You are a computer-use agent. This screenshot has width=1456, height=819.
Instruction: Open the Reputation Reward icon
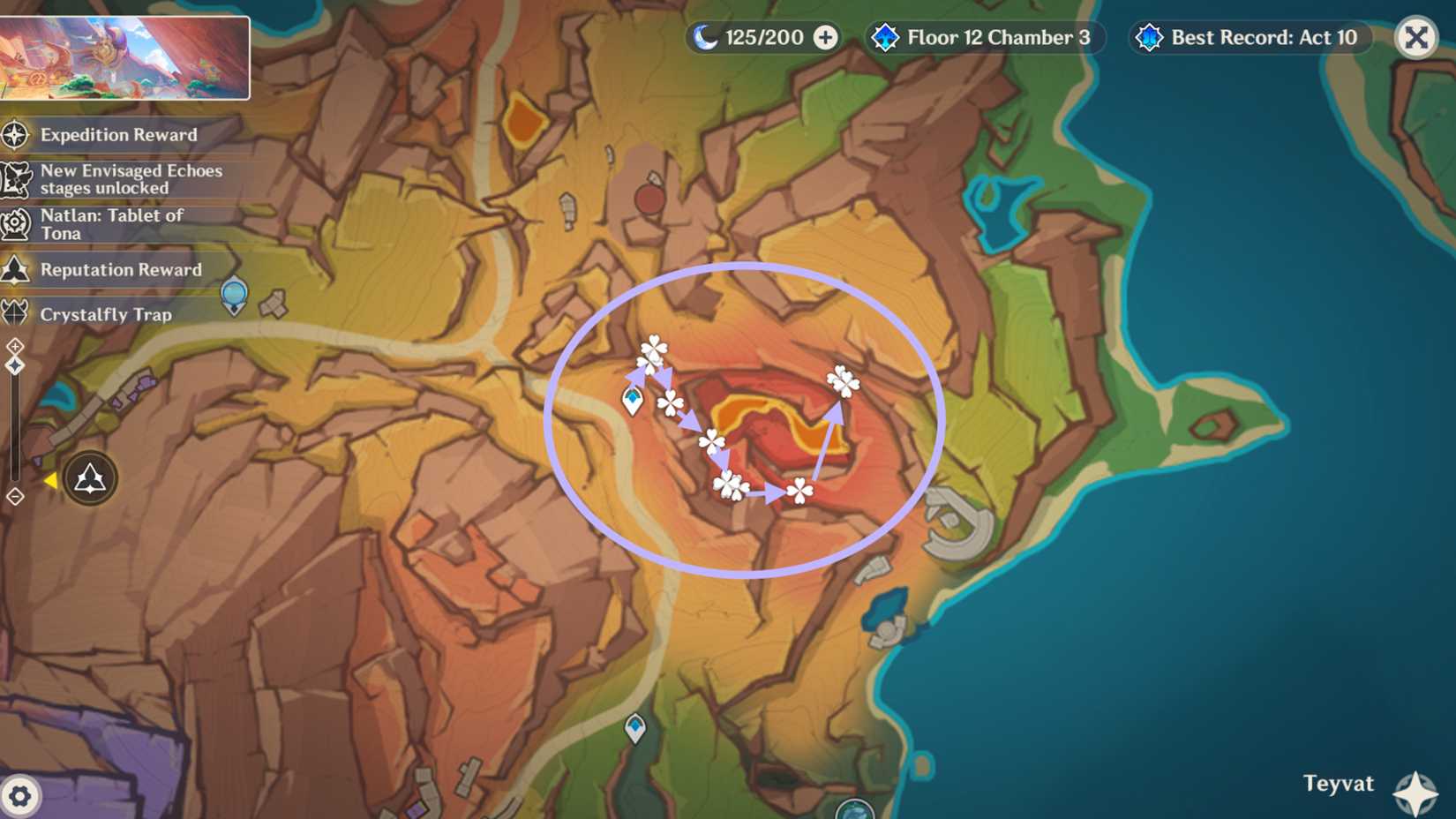pos(14,269)
